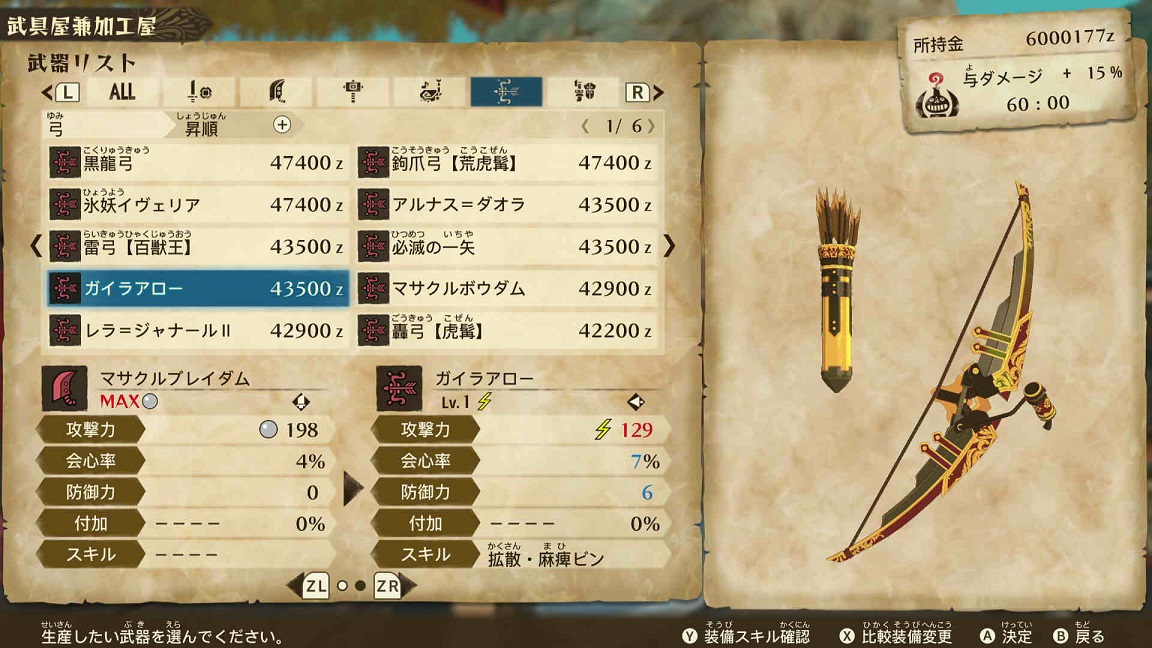
Task: Choose 轟弓【虎鬚】 from the list
Action: click(x=507, y=331)
